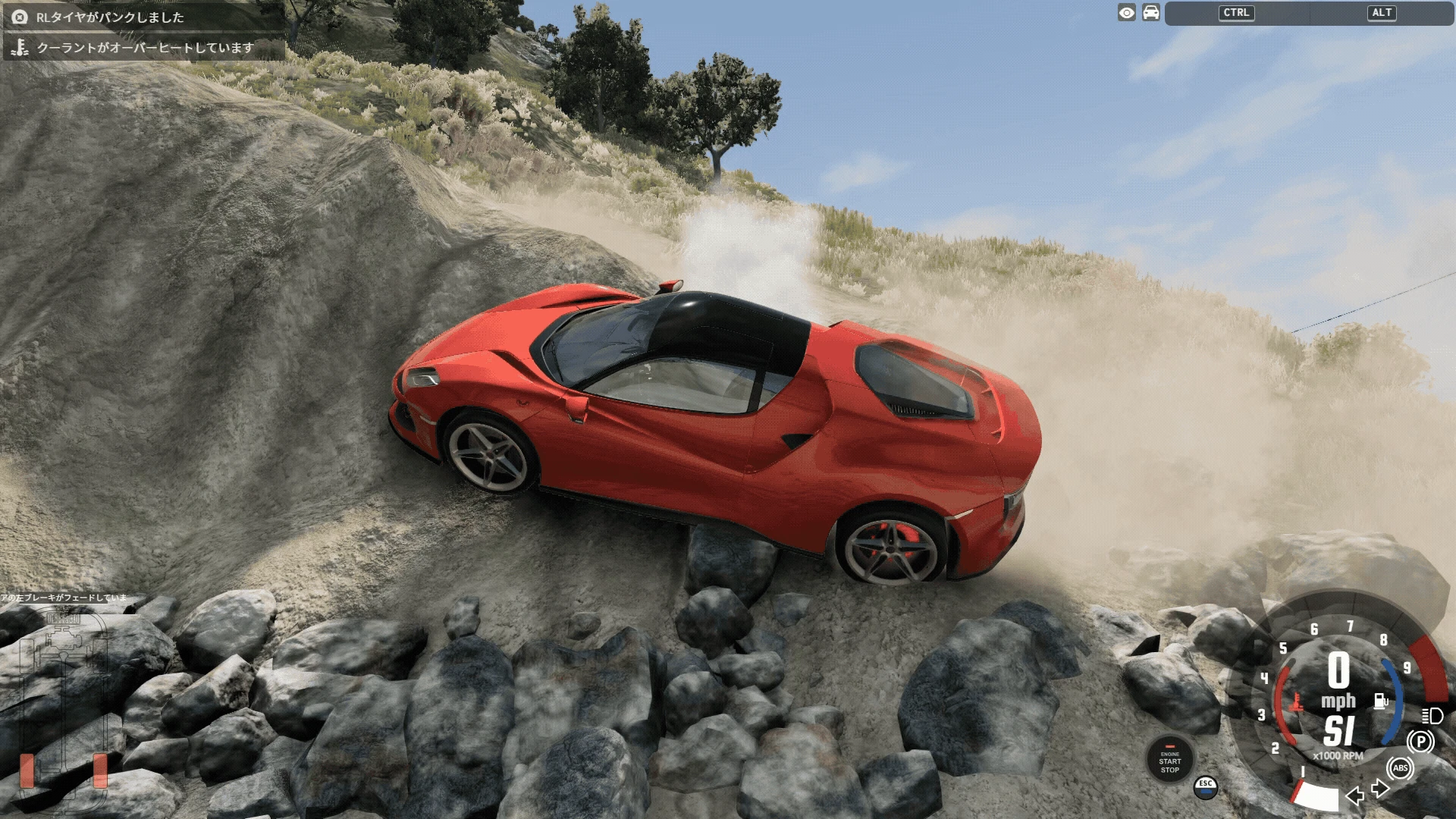Toggle the headlight indicator icon
The height and width of the screenshot is (819, 1456).
tap(1432, 715)
